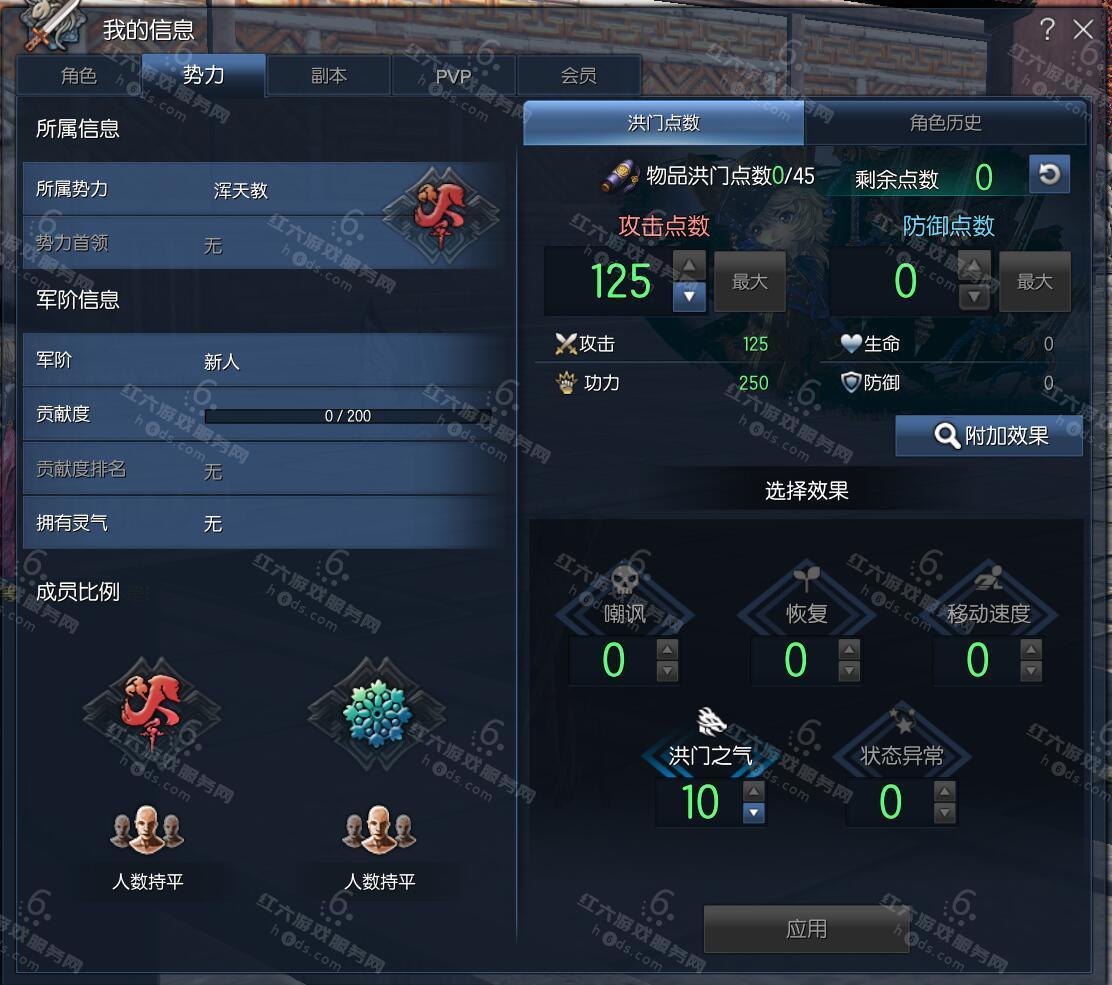Close the 我的信息 window
This screenshot has width=1112, height=985.
pyautogui.click(x=1083, y=30)
